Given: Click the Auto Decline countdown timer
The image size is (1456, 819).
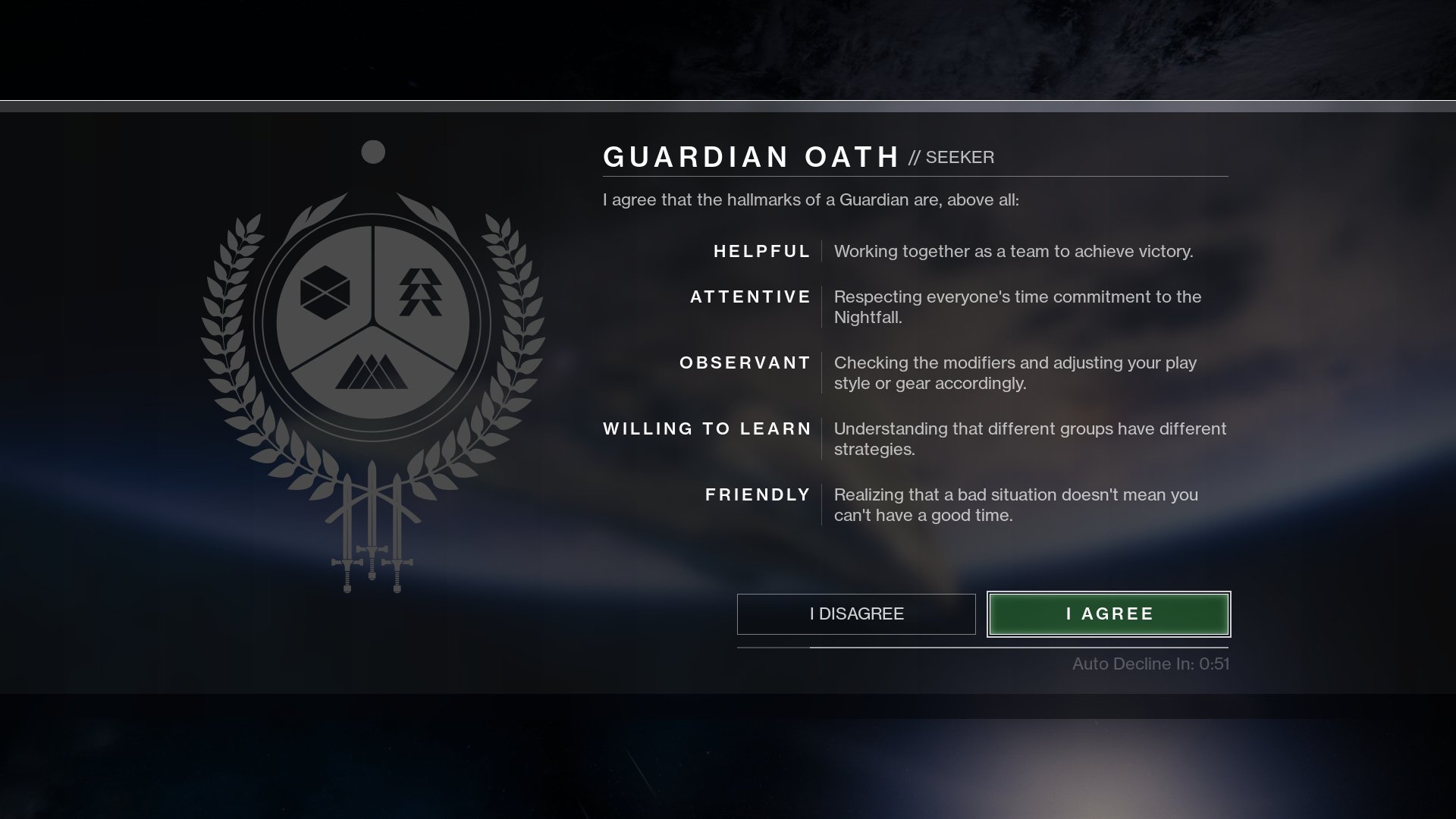Looking at the screenshot, I should pyautogui.click(x=1150, y=663).
